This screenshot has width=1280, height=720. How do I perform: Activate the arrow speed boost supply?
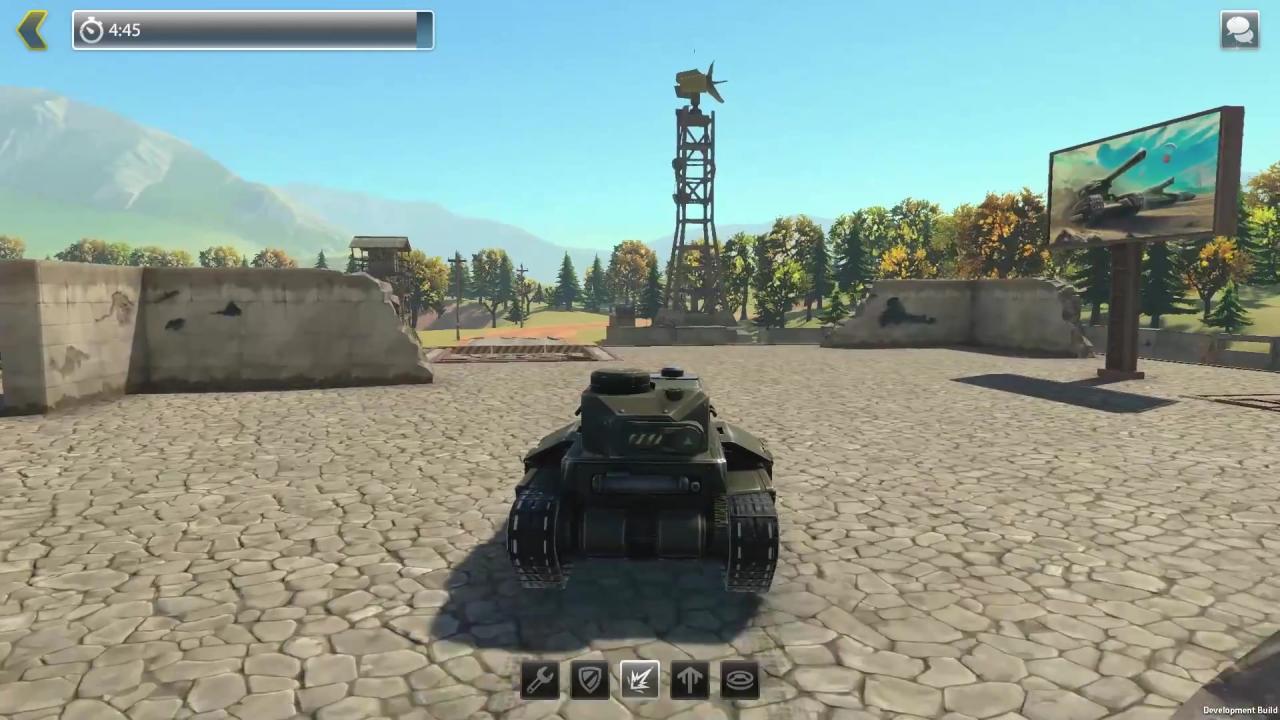click(x=690, y=680)
